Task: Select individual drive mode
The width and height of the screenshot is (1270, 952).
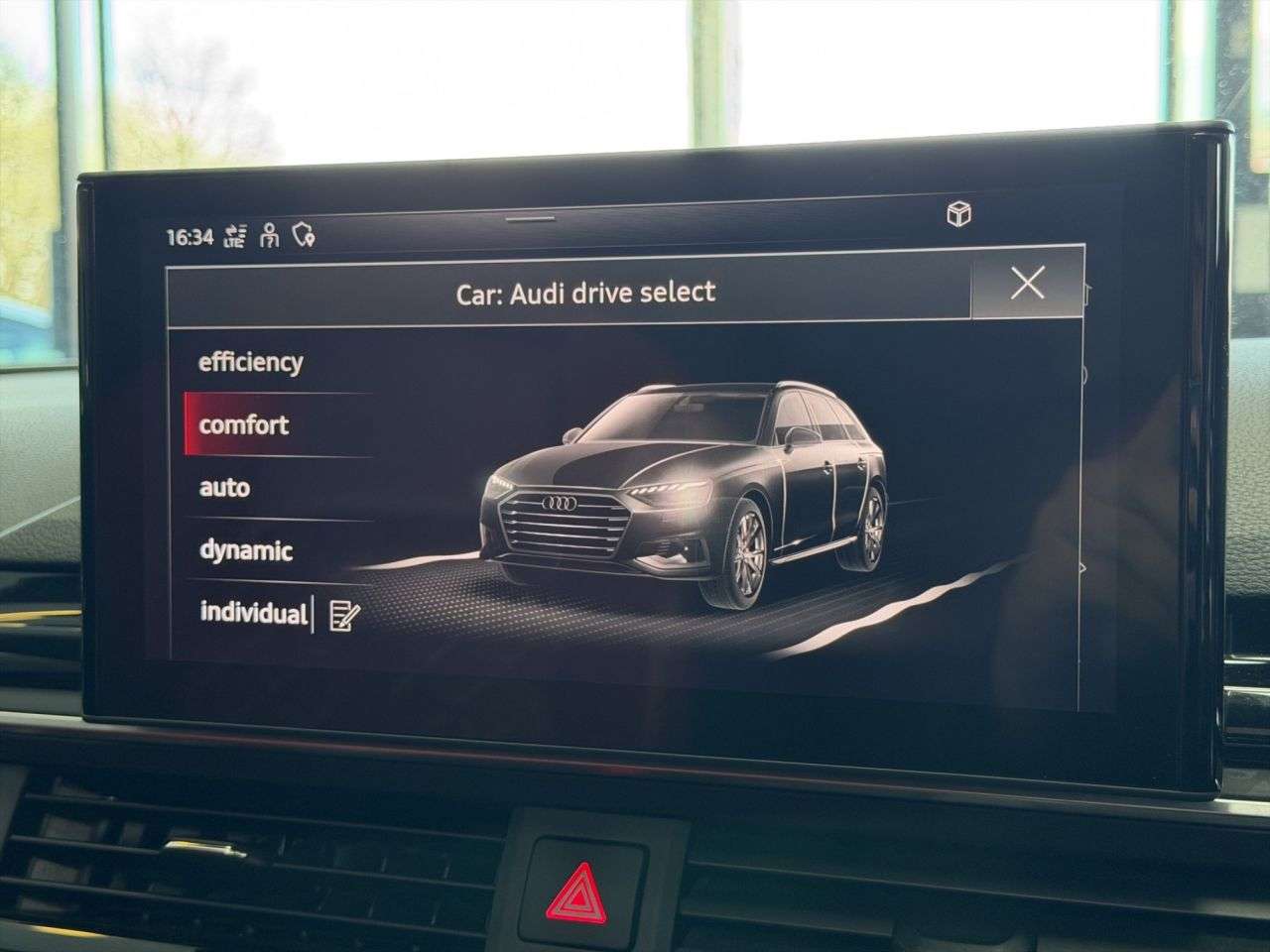Action: pyautogui.click(x=254, y=613)
